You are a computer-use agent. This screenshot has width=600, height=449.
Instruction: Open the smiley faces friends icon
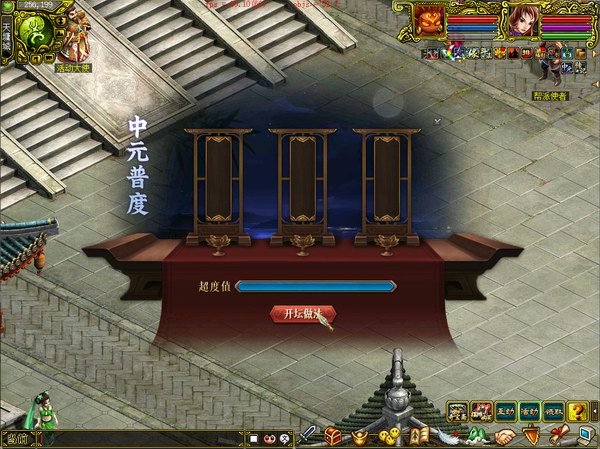(389, 436)
